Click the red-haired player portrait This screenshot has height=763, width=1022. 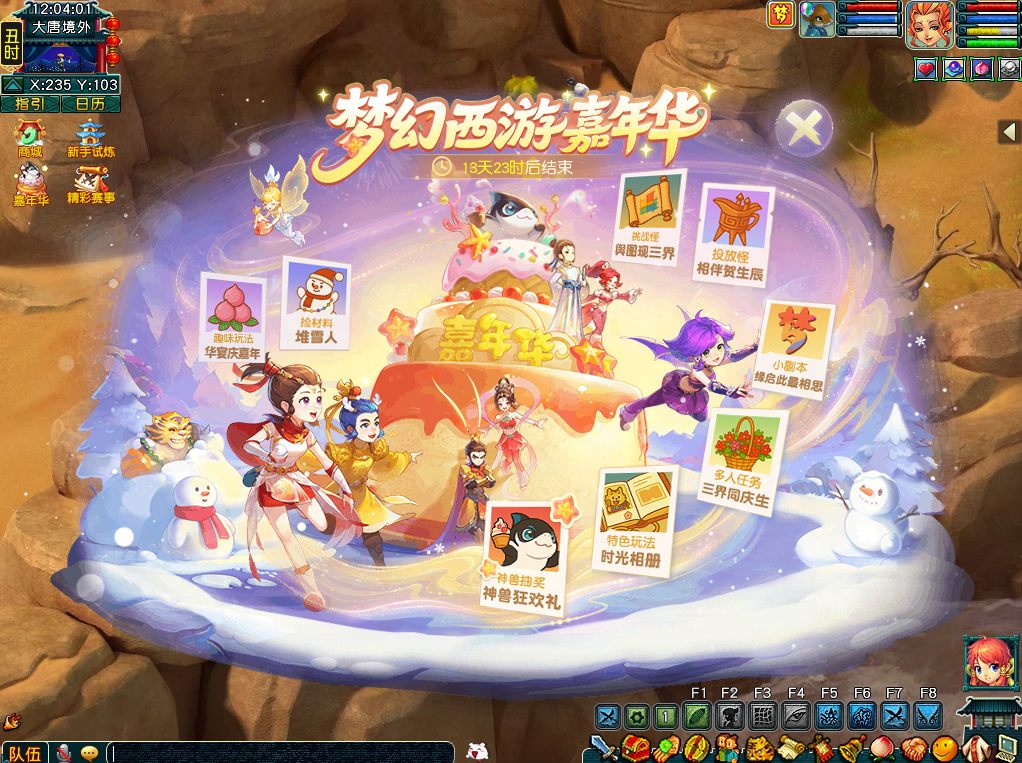coord(928,25)
